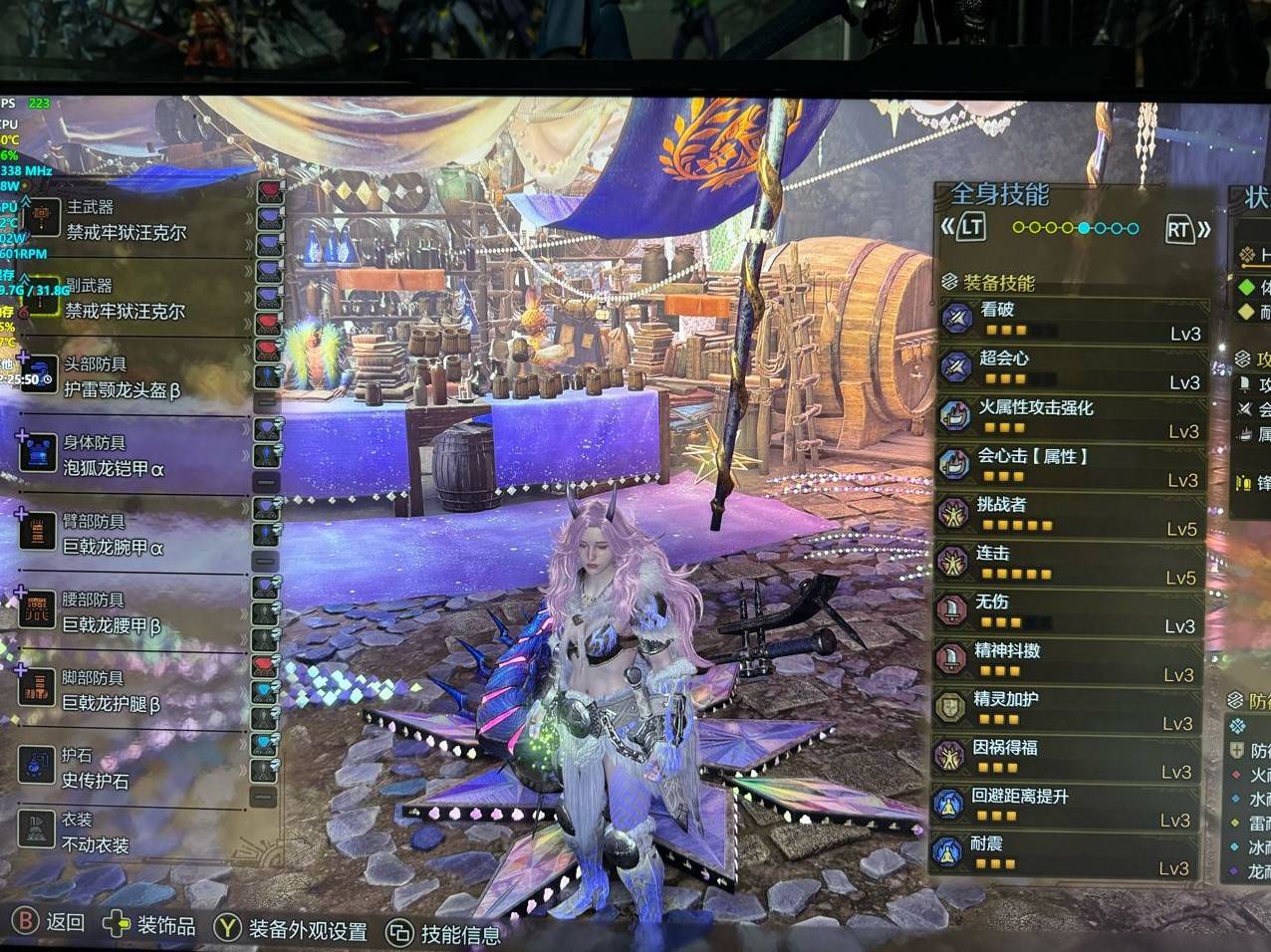Select the 副武器 secondary weapon slot
This screenshot has width=1271, height=952.
pyautogui.click(x=125, y=299)
